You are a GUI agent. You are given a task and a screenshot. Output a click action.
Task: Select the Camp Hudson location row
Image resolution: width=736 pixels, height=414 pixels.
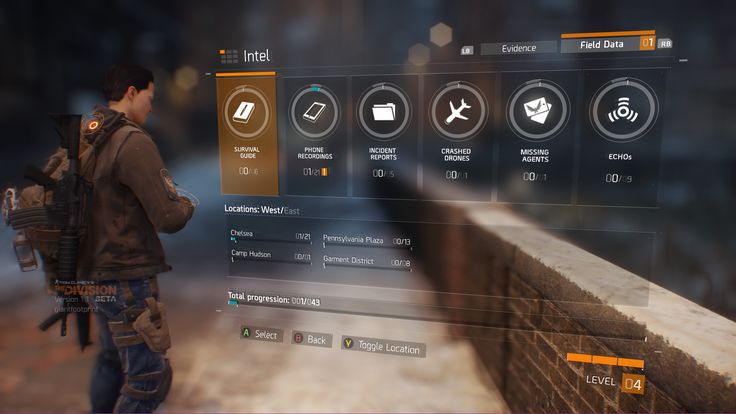(270, 258)
